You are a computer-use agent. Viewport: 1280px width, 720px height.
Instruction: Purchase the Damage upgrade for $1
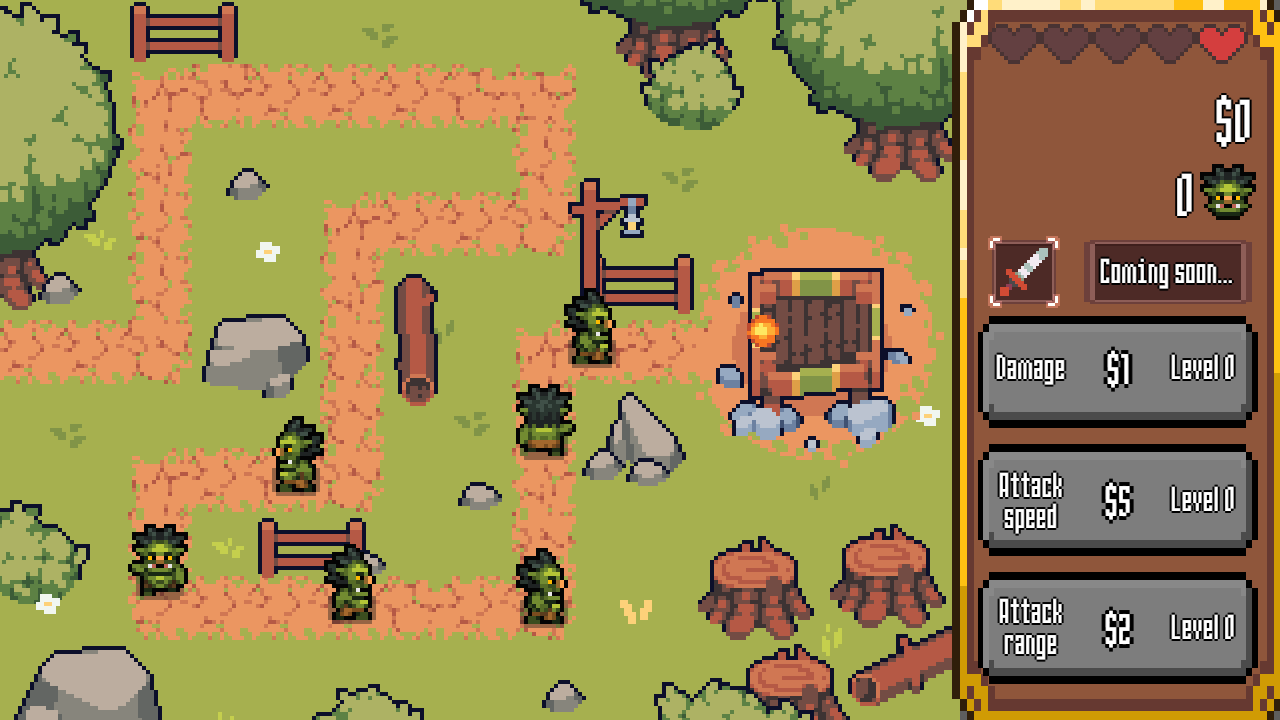point(1115,368)
